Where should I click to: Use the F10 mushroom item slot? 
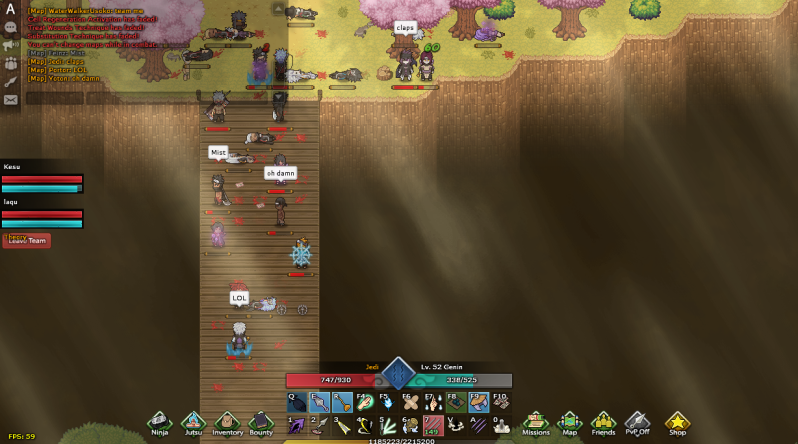(501, 402)
